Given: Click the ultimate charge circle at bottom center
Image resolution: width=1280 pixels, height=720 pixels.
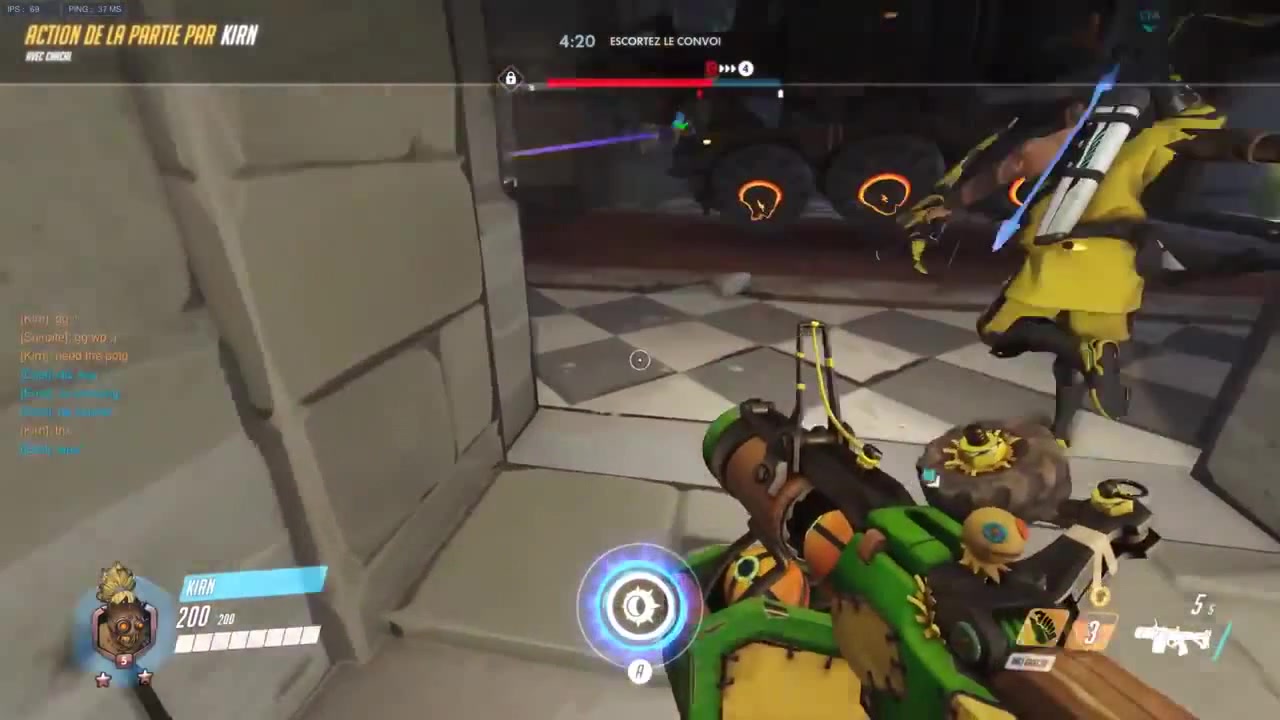Looking at the screenshot, I should click(640, 605).
